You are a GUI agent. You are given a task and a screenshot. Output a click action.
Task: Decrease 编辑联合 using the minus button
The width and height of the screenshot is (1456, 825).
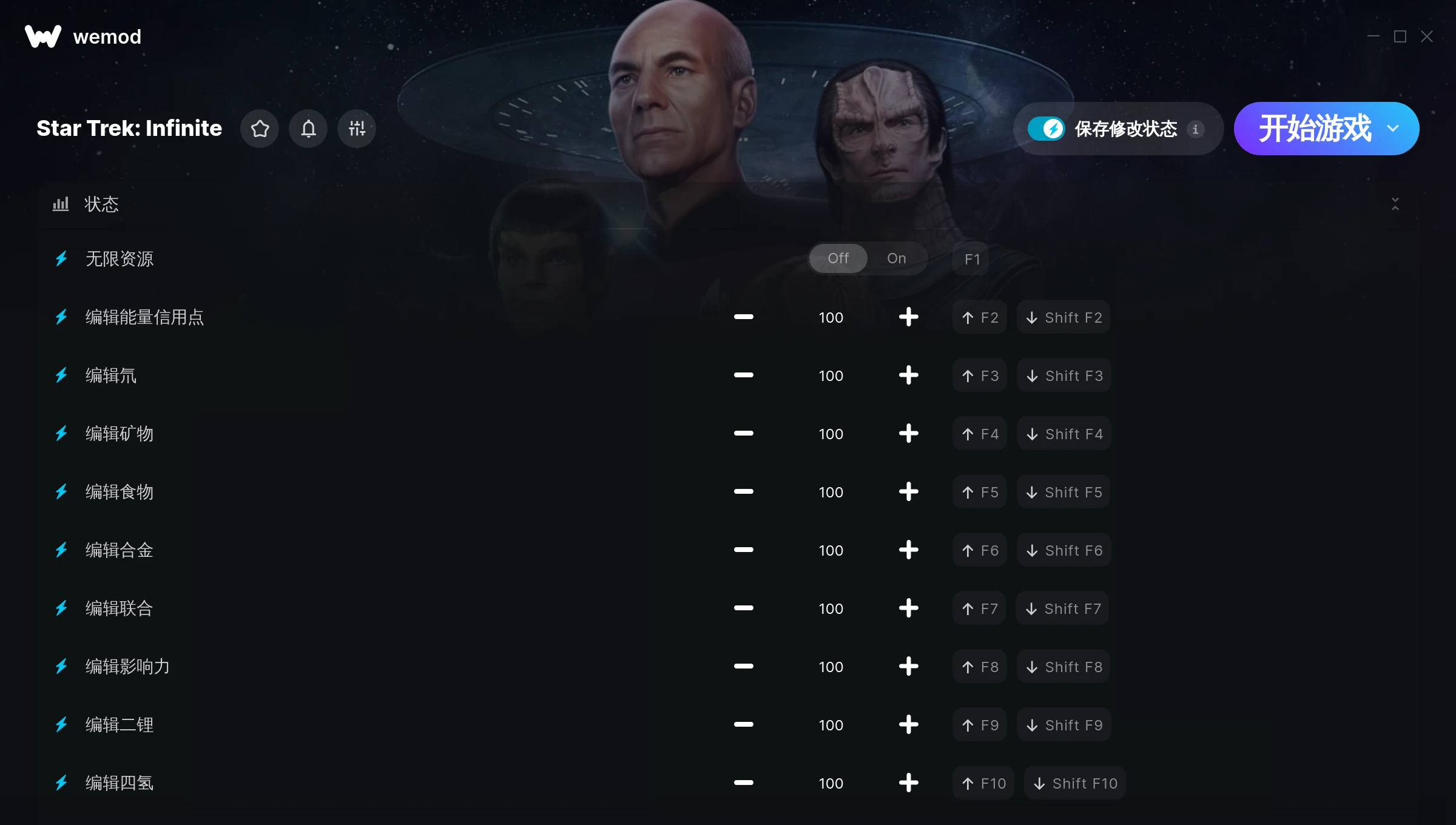tap(743, 608)
